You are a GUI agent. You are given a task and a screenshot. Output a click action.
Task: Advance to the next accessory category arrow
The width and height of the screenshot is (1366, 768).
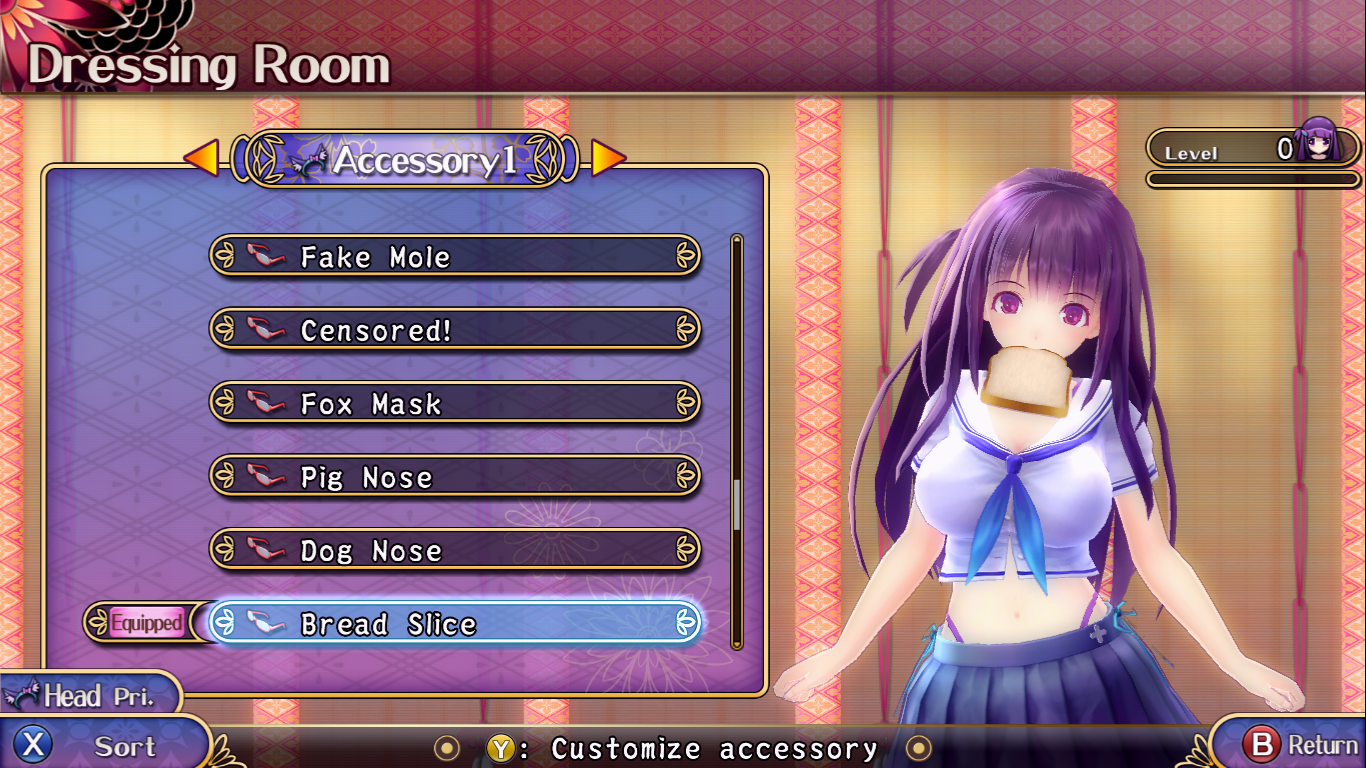[x=608, y=158]
